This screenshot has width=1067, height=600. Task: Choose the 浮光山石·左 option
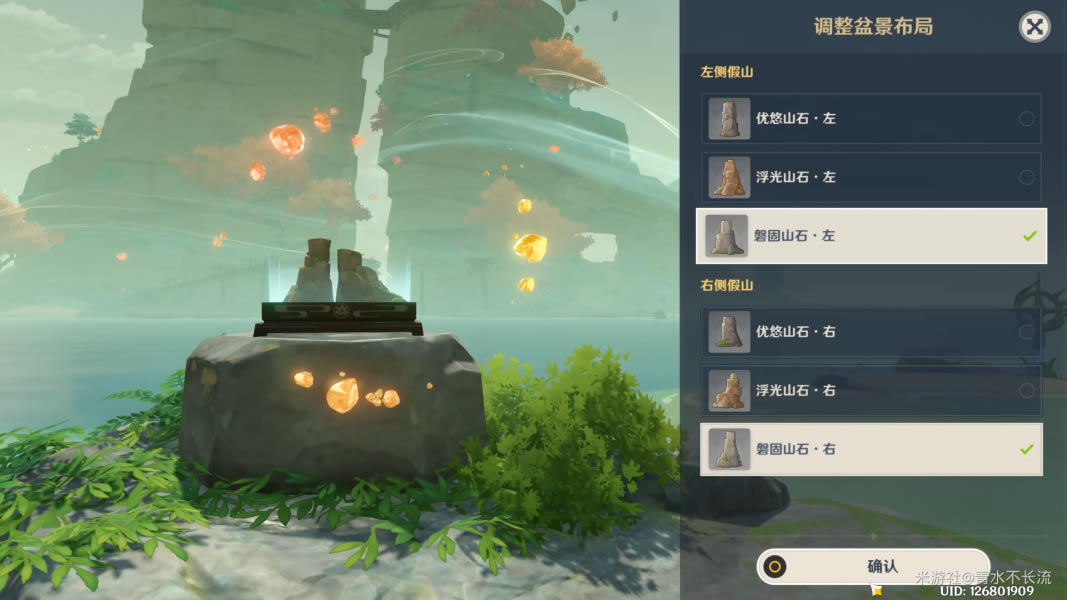click(x=870, y=177)
